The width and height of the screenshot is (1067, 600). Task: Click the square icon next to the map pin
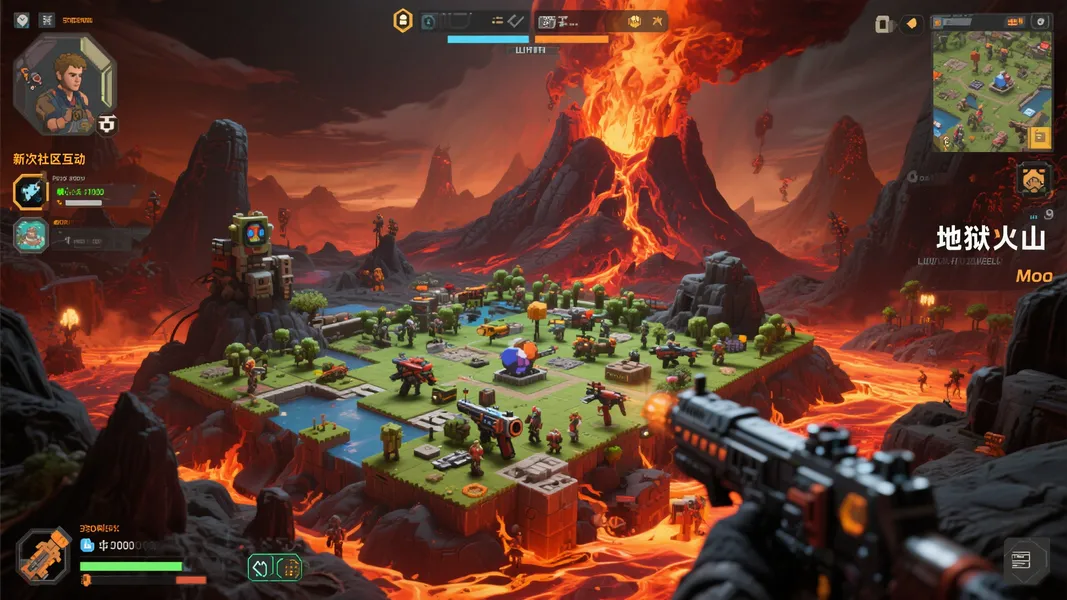(x=47, y=19)
